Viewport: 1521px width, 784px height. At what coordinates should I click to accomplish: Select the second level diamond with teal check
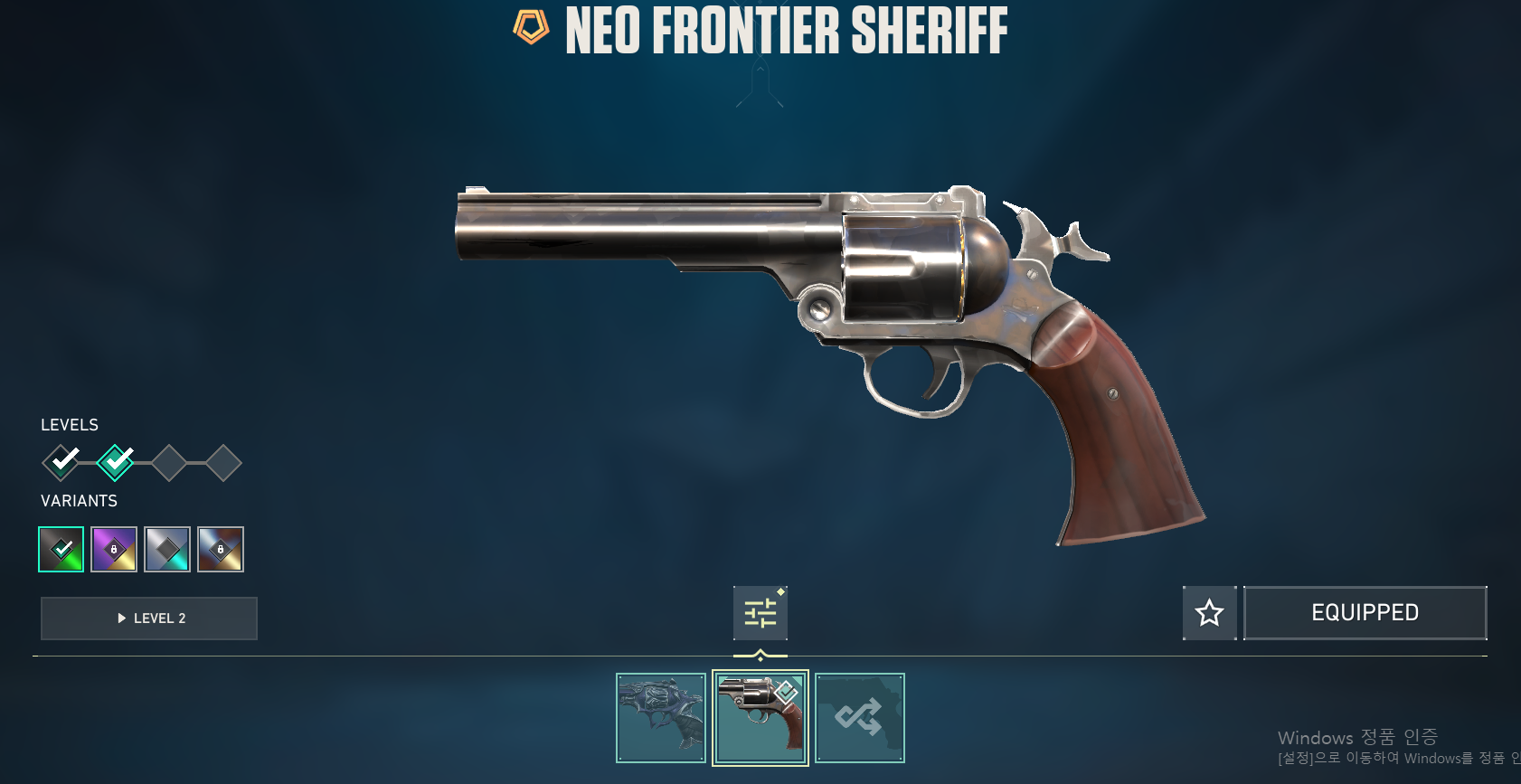[115, 463]
